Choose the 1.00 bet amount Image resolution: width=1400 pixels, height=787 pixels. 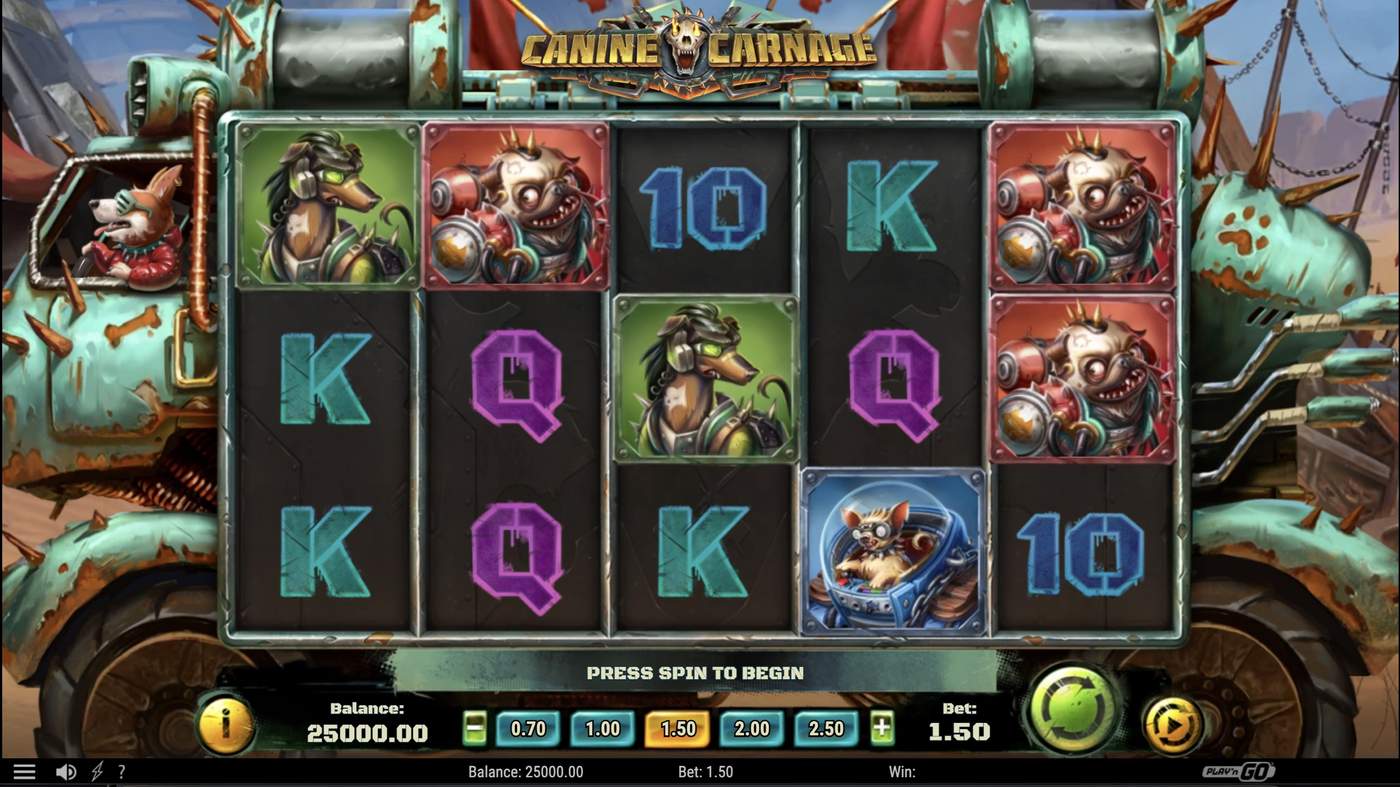click(600, 729)
